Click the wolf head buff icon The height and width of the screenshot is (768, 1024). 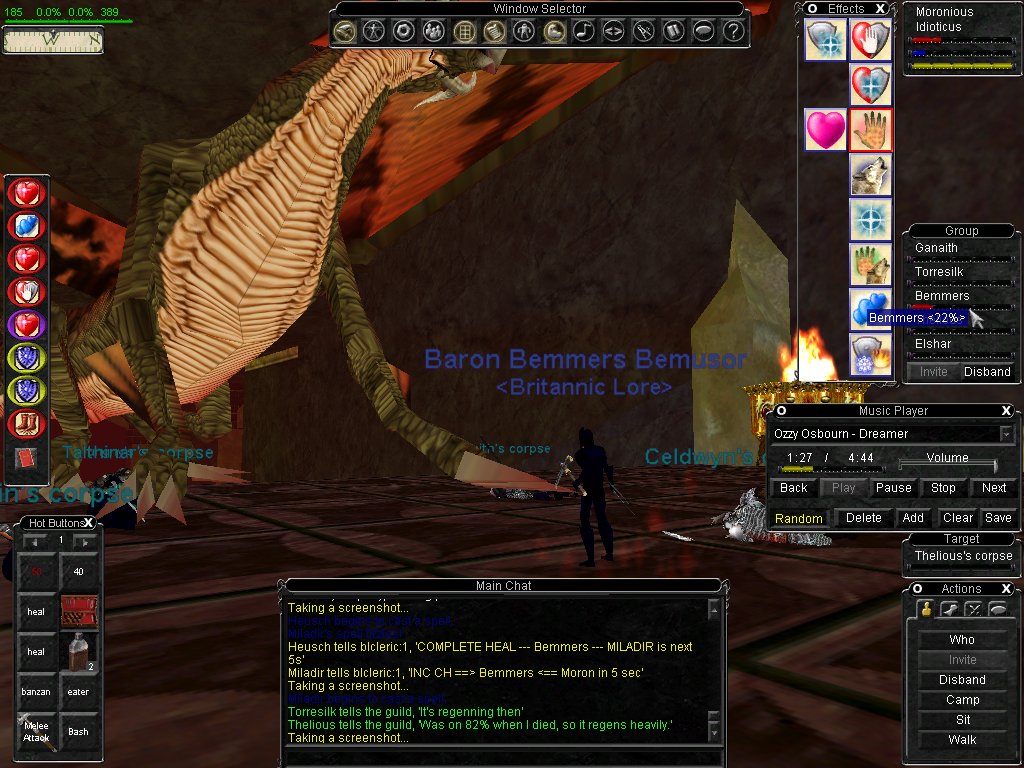click(870, 175)
